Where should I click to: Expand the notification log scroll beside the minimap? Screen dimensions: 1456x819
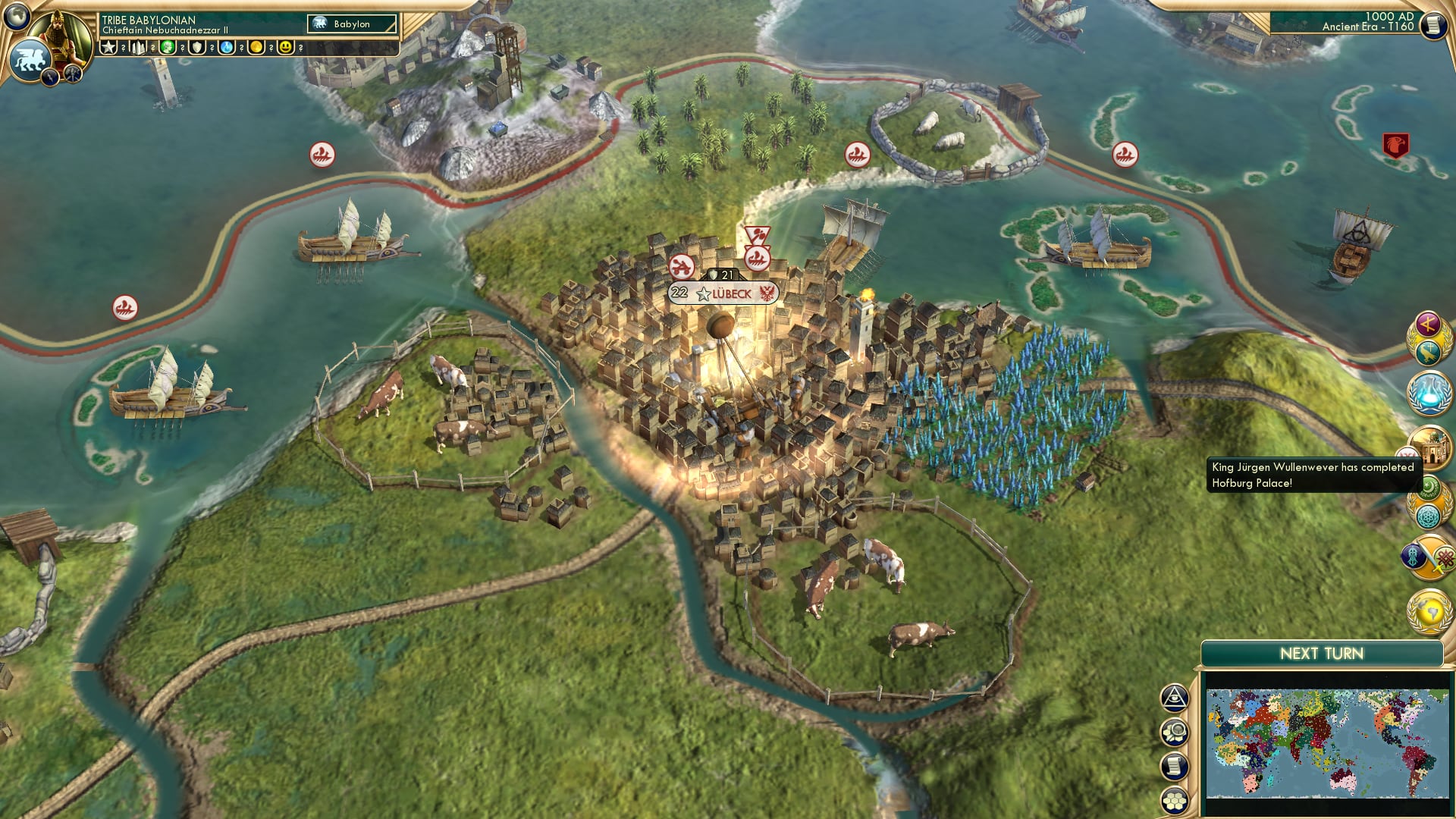(1174, 765)
